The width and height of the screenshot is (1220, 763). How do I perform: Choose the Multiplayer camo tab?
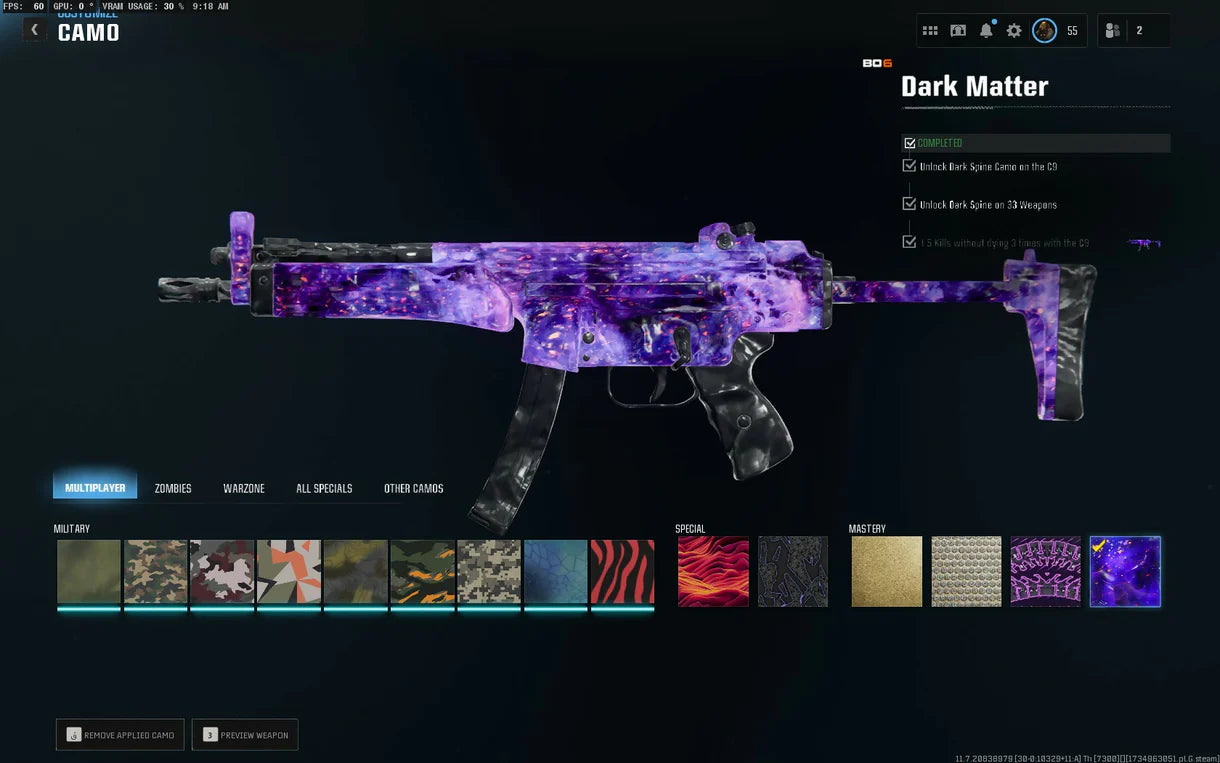(95, 488)
